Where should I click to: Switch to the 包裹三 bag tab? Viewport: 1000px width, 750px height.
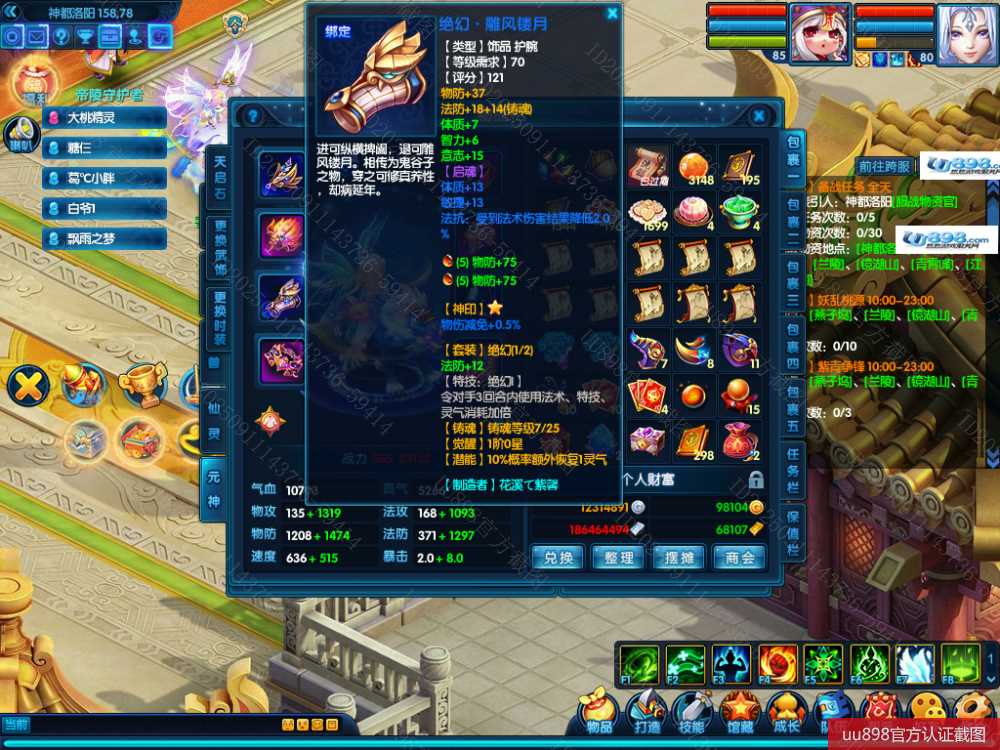tap(792, 286)
